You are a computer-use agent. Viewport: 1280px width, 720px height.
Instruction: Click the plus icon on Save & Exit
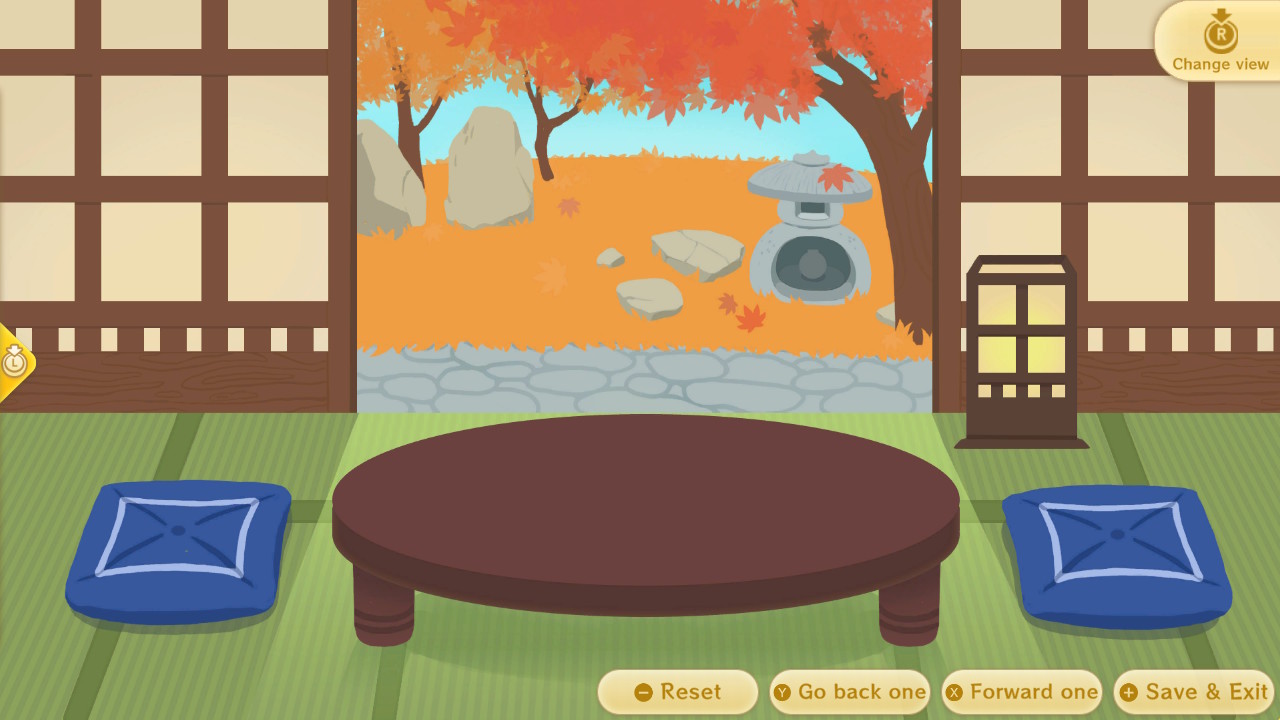pyautogui.click(x=1128, y=691)
